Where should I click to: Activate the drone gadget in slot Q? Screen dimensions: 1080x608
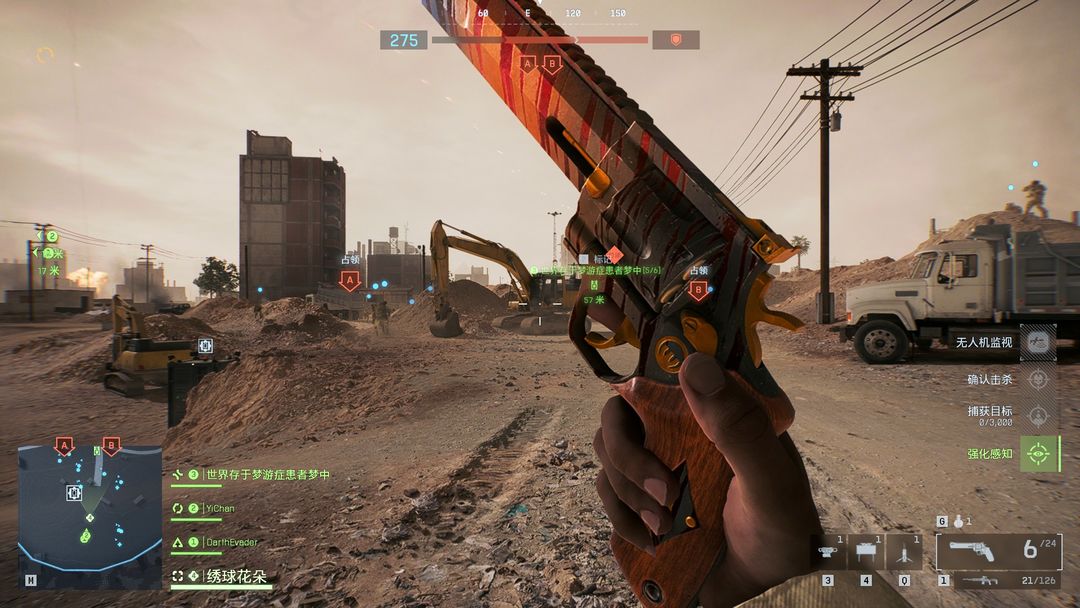point(903,552)
